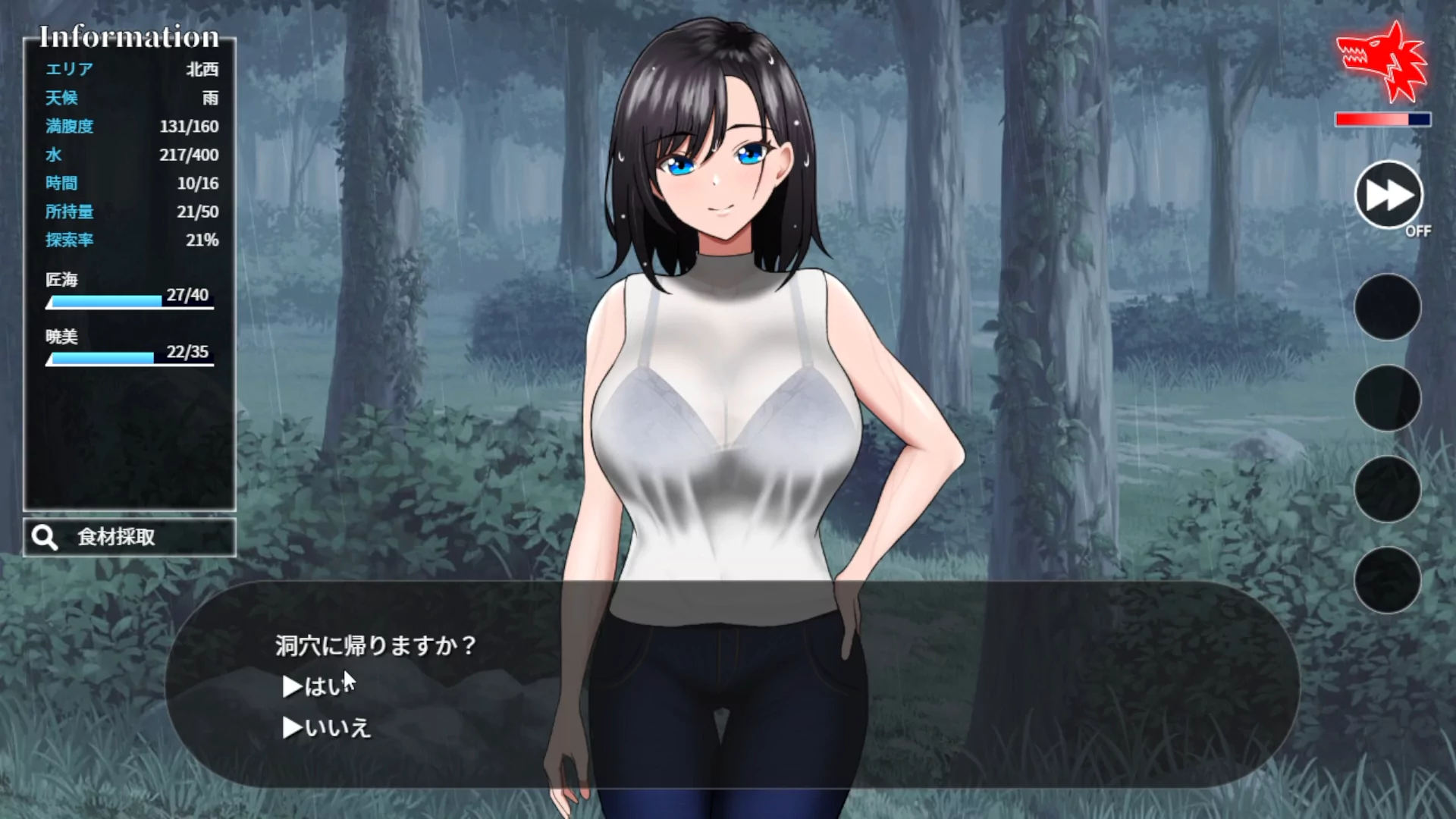Choose はい to return to the cave
This screenshot has height=819, width=1456.
[x=320, y=686]
